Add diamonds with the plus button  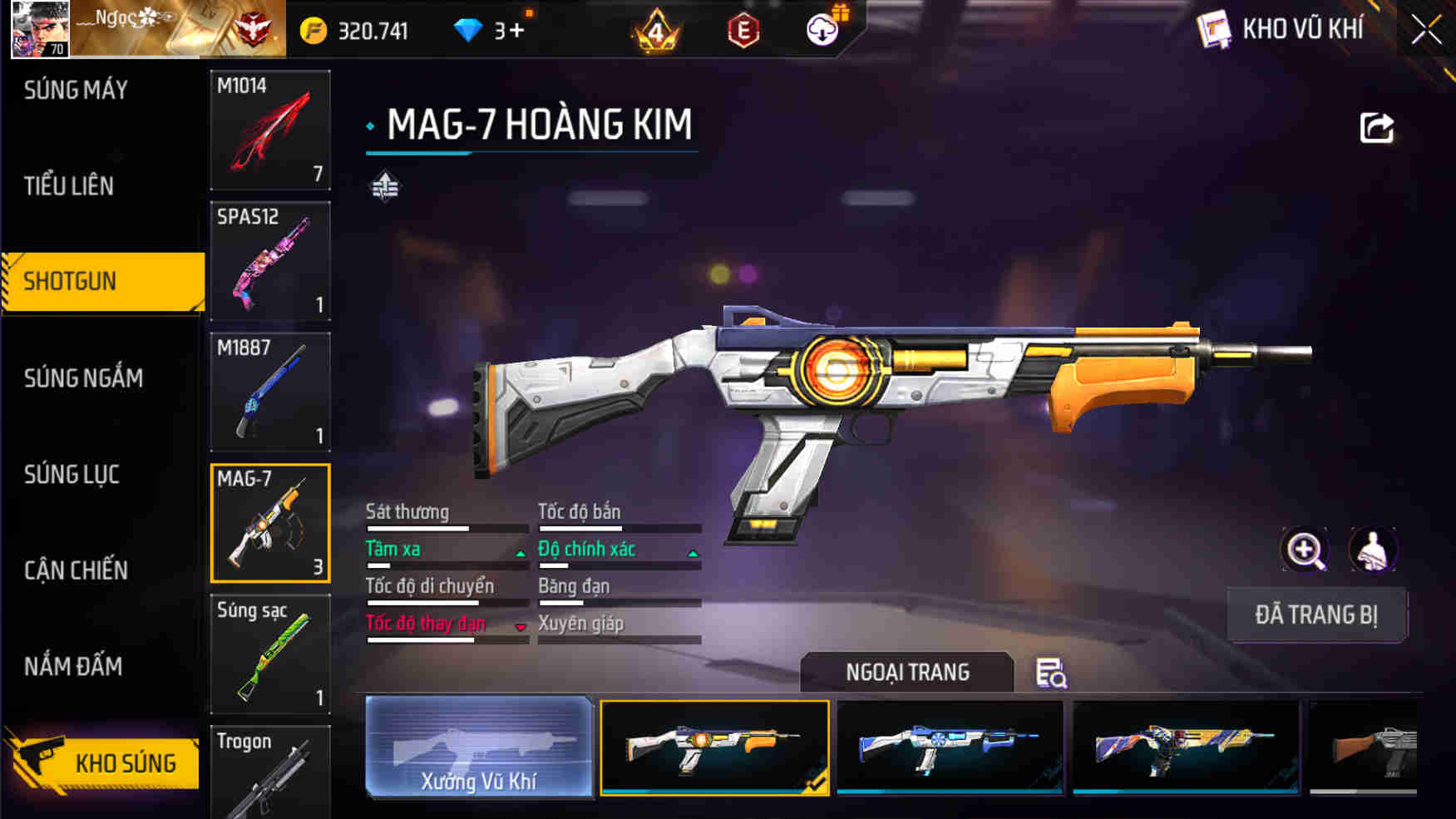point(516,31)
